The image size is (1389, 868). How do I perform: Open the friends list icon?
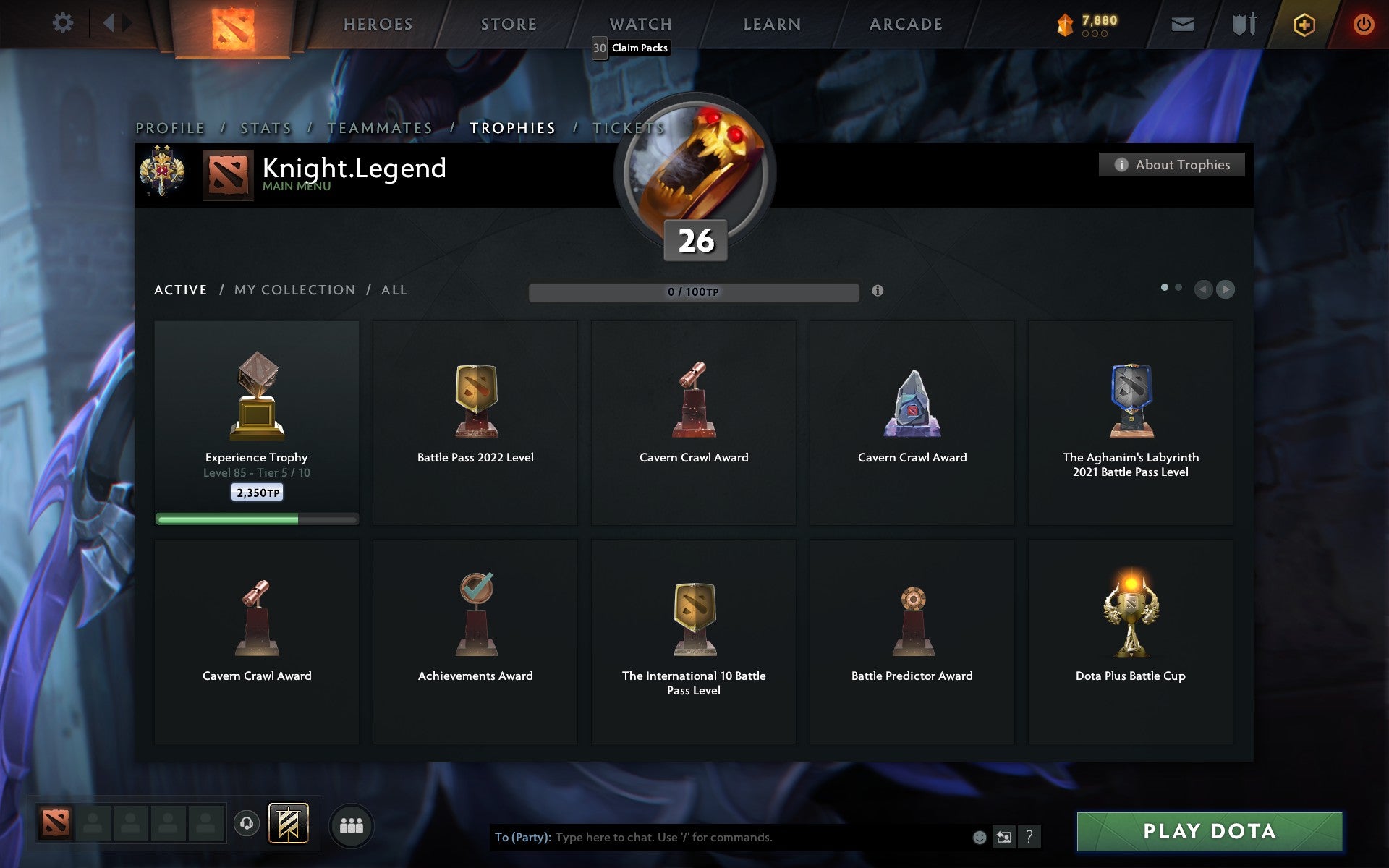pos(351,825)
